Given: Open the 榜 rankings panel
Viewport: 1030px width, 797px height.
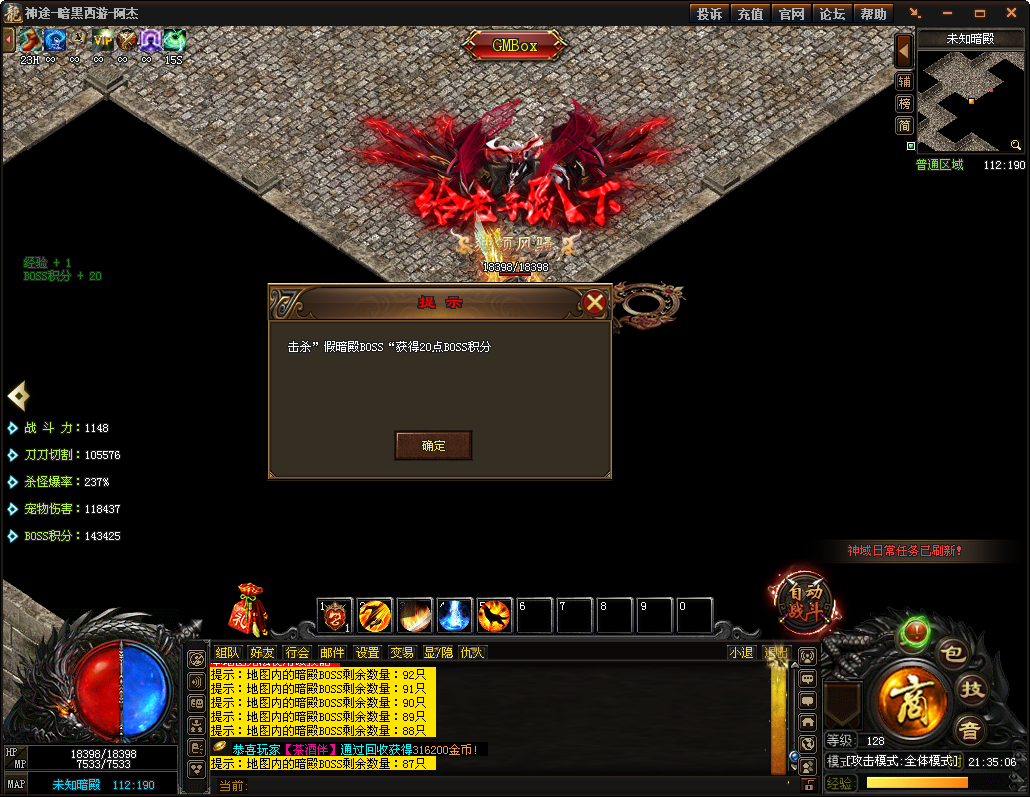Looking at the screenshot, I should [904, 104].
